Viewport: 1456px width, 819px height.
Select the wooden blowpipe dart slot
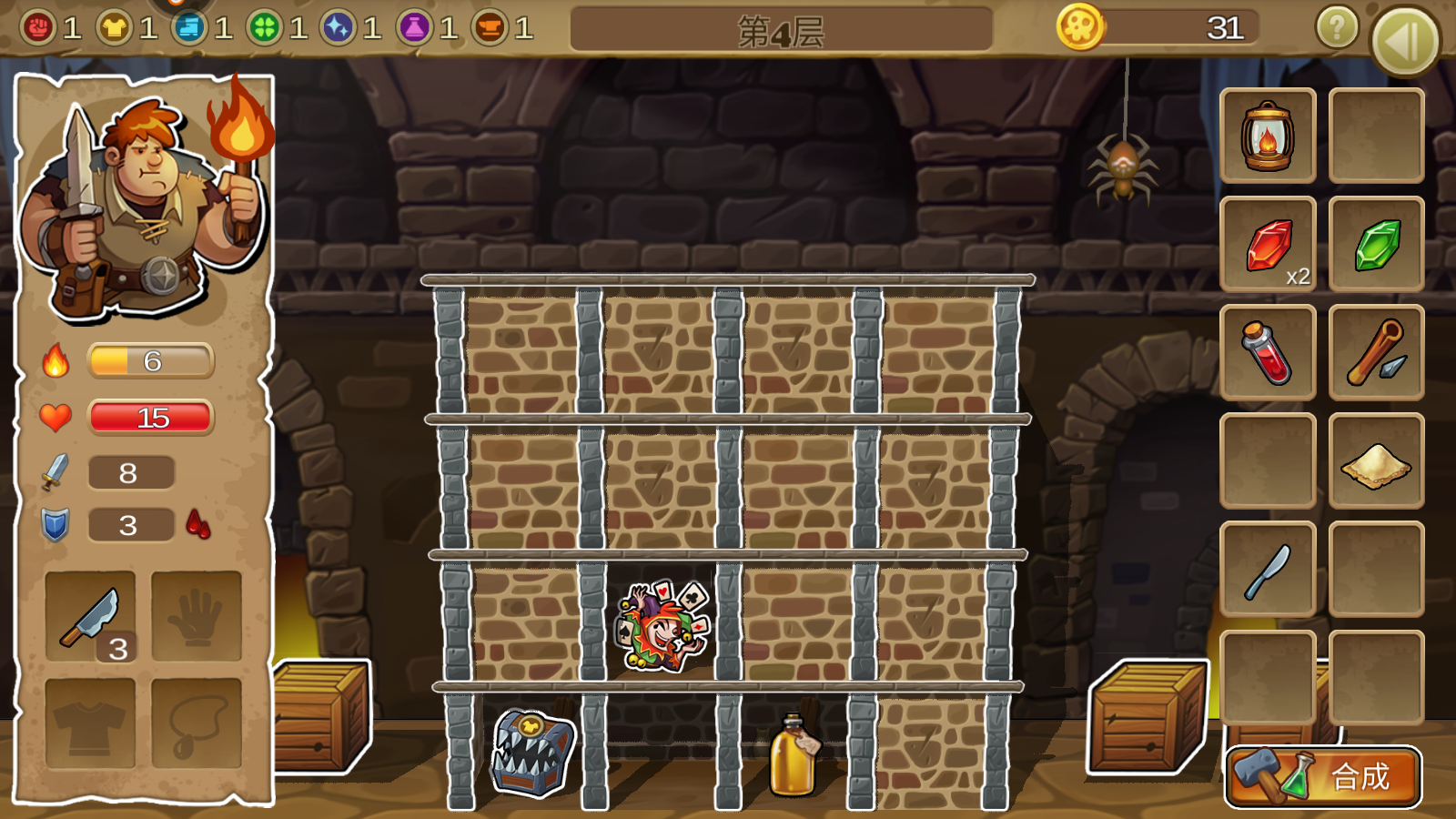(1376, 353)
